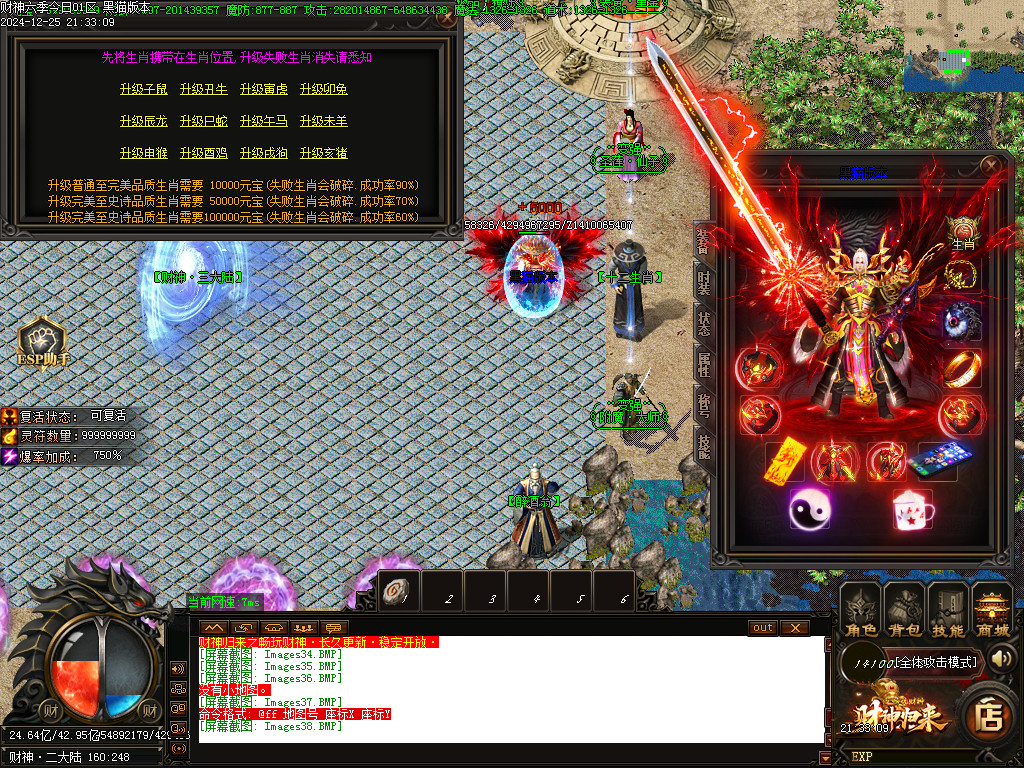This screenshot has height=768, width=1024.
Task: Select the yin-yang taiji item slot
Action: tap(809, 510)
